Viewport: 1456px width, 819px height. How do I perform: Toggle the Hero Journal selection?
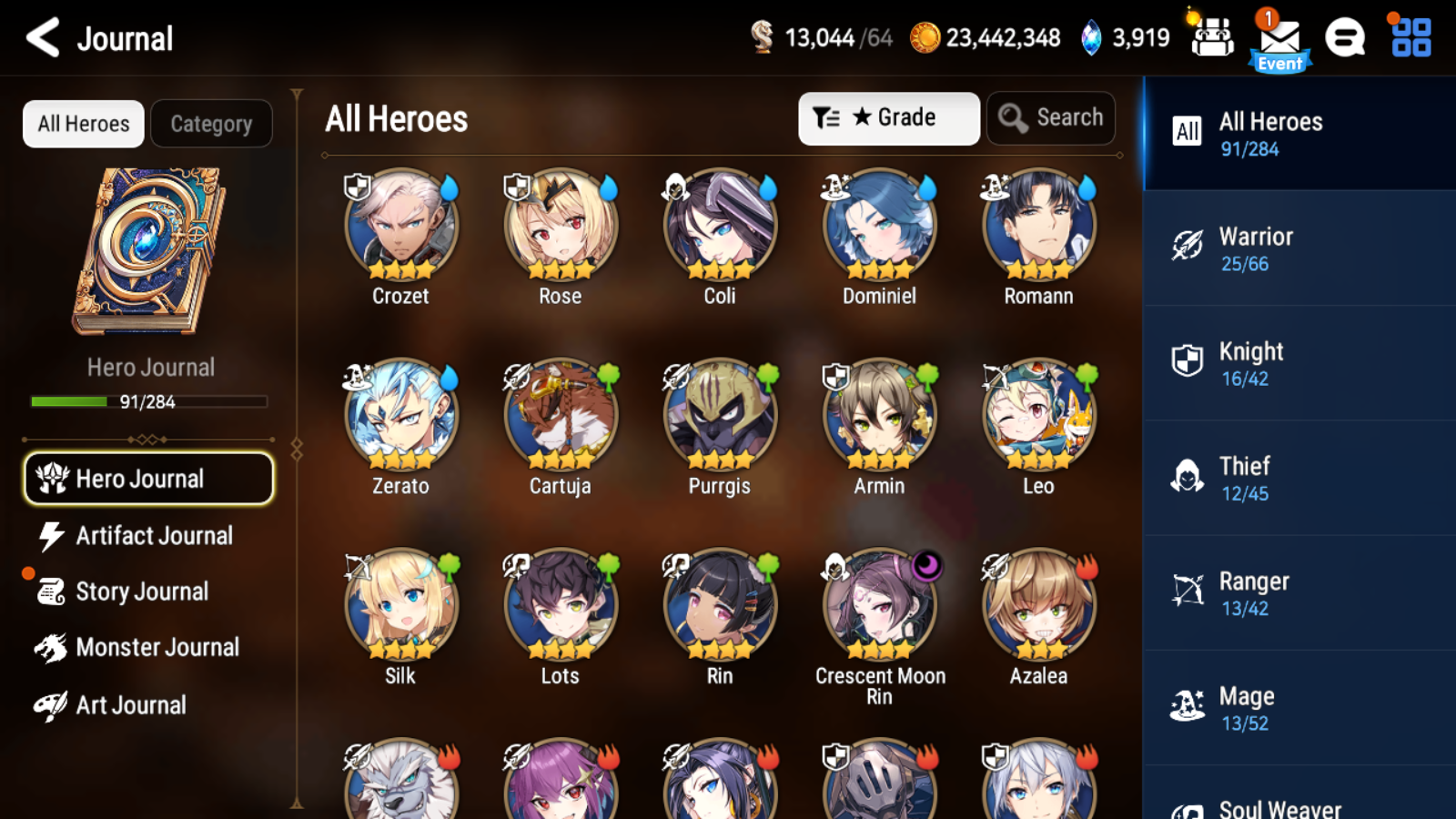(148, 478)
